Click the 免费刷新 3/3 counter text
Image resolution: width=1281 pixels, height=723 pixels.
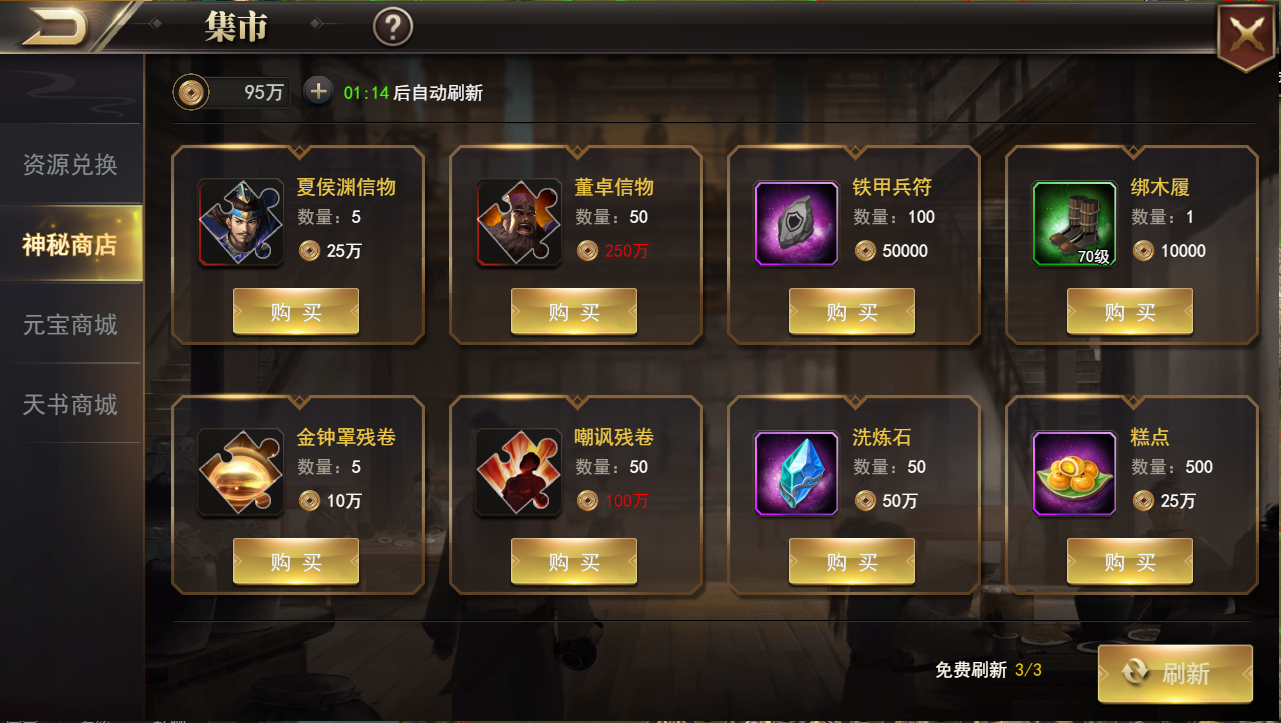(x=988, y=669)
